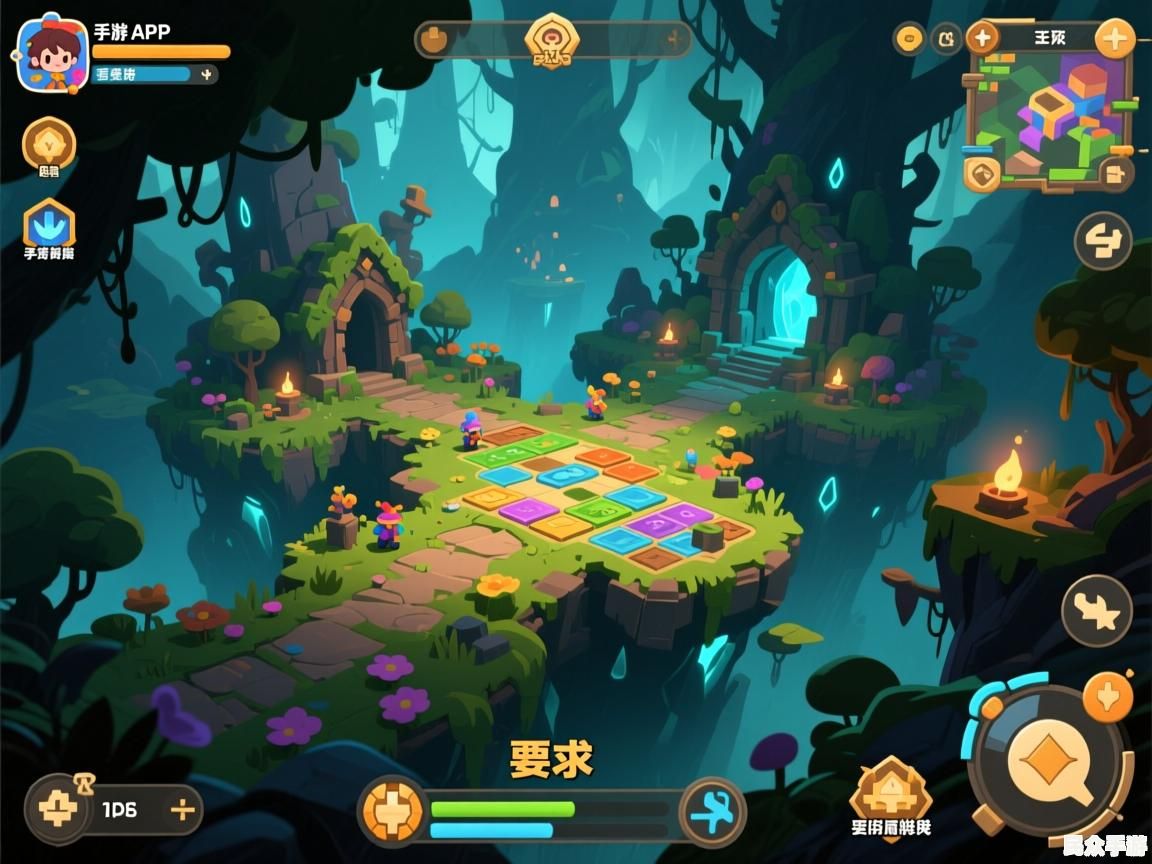Image resolution: width=1152 pixels, height=864 pixels.
Task: Click the brown icon at the top bar's left end
Action: click(x=434, y=40)
